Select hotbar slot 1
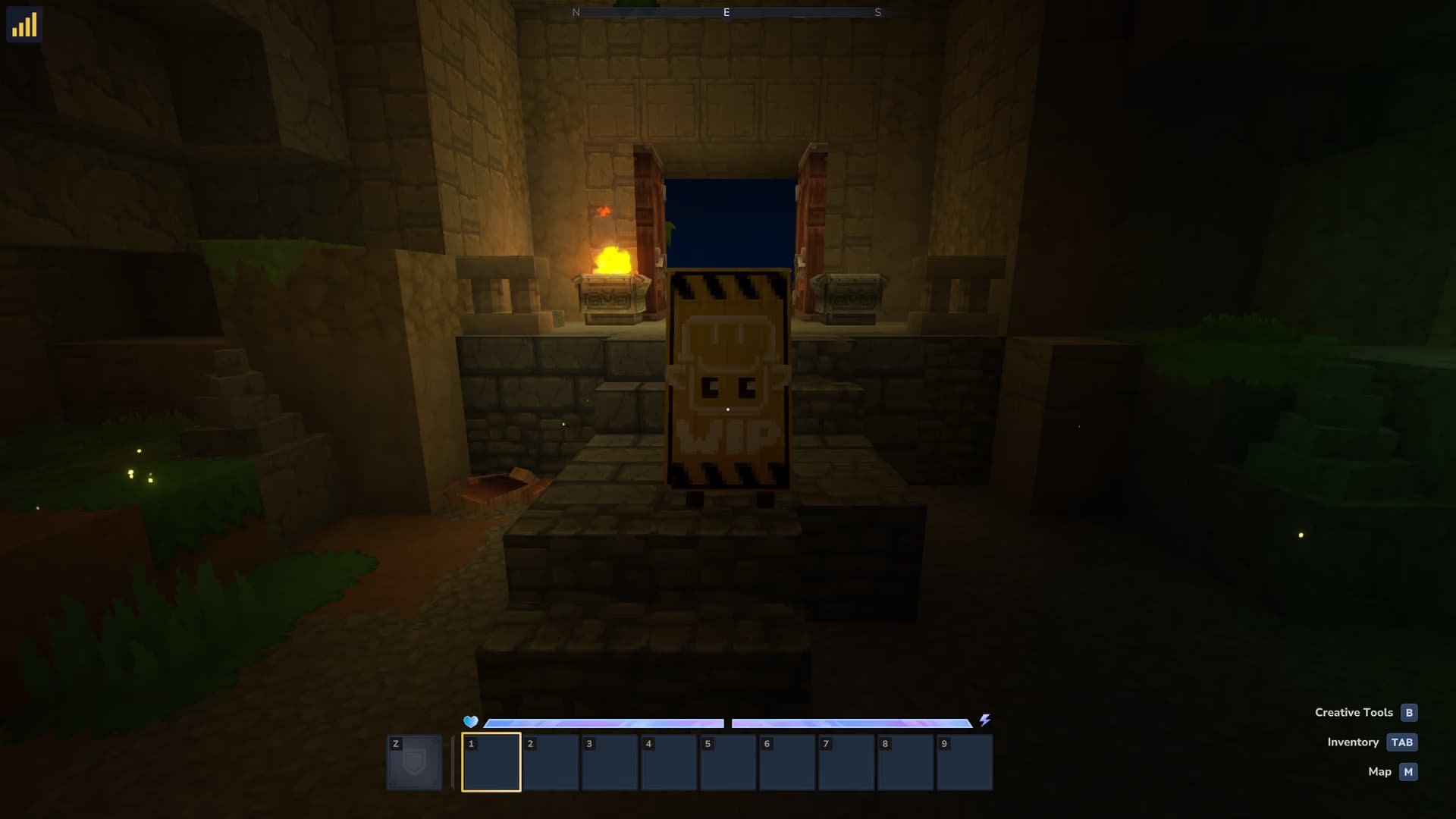The height and width of the screenshot is (819, 1456). click(x=490, y=762)
